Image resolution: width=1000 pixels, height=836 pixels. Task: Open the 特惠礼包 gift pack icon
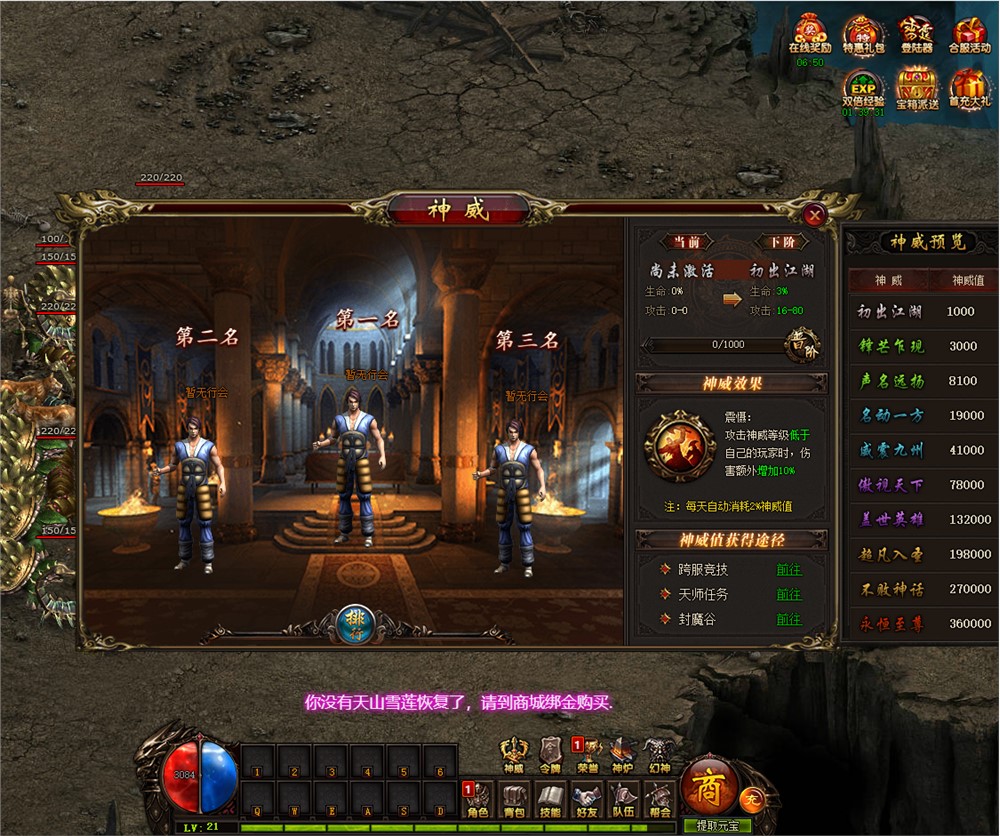(863, 34)
